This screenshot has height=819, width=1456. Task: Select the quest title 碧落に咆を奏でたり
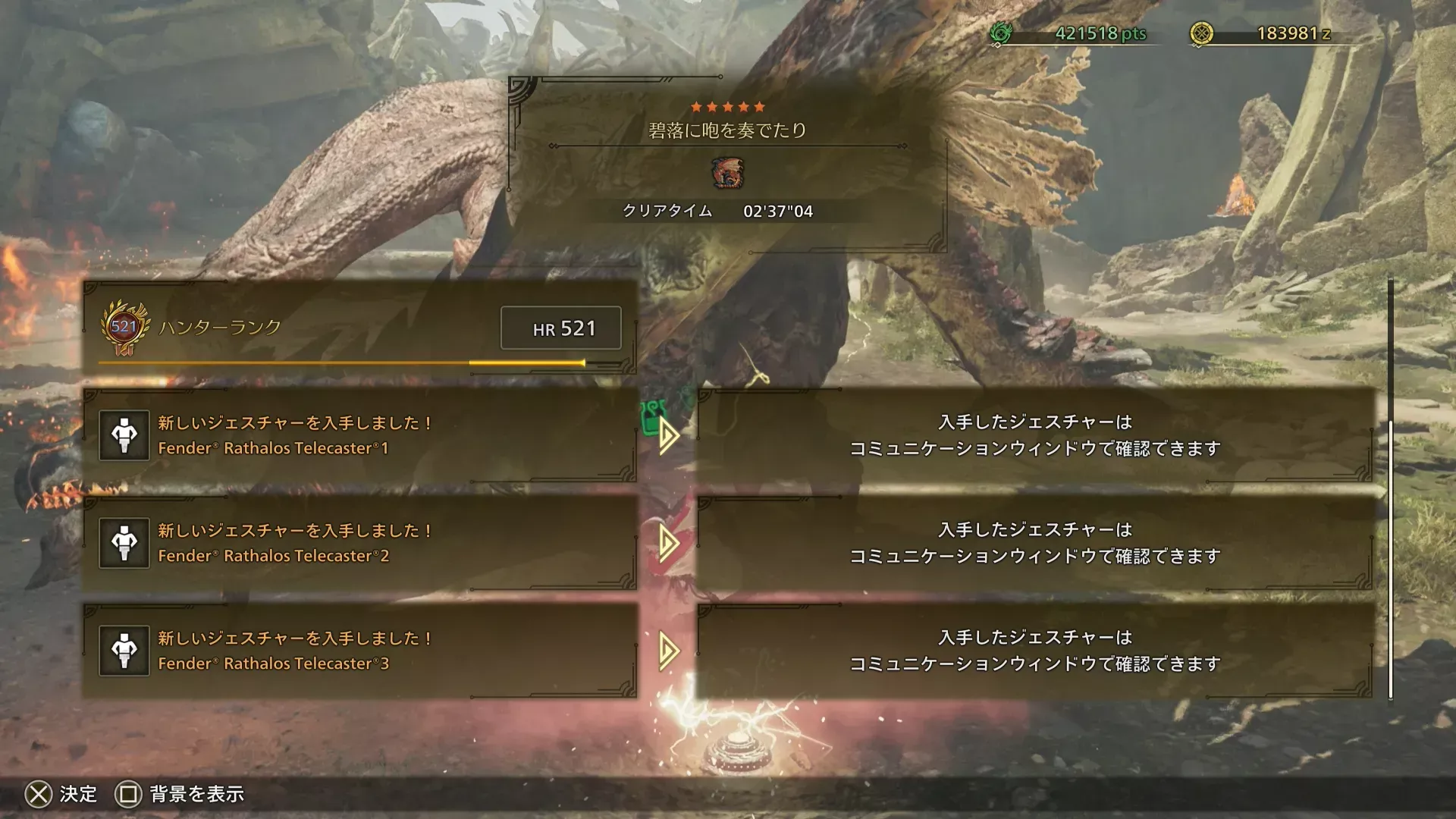tap(727, 129)
